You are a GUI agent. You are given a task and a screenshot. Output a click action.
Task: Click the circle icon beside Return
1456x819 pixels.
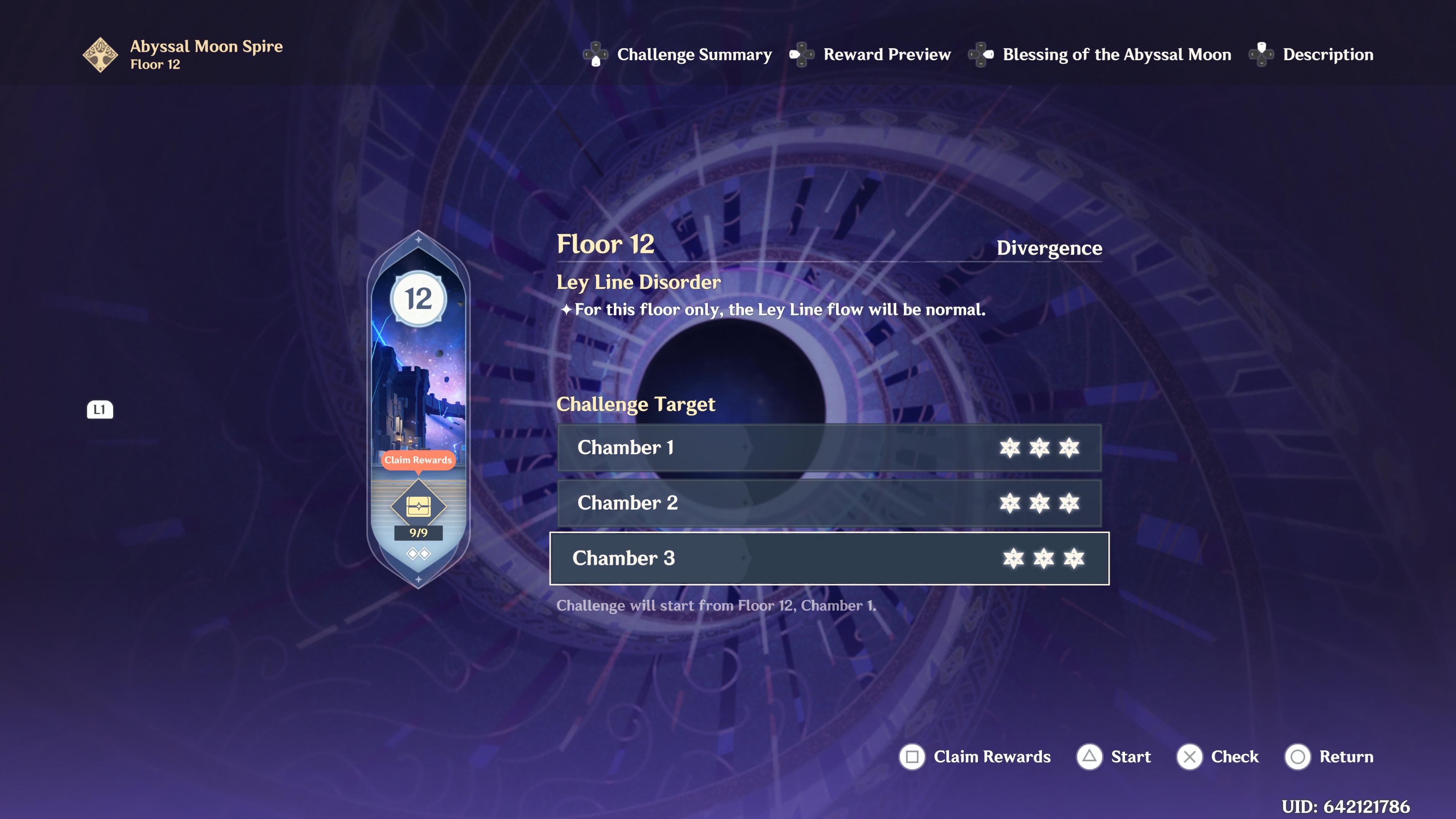click(x=1297, y=756)
